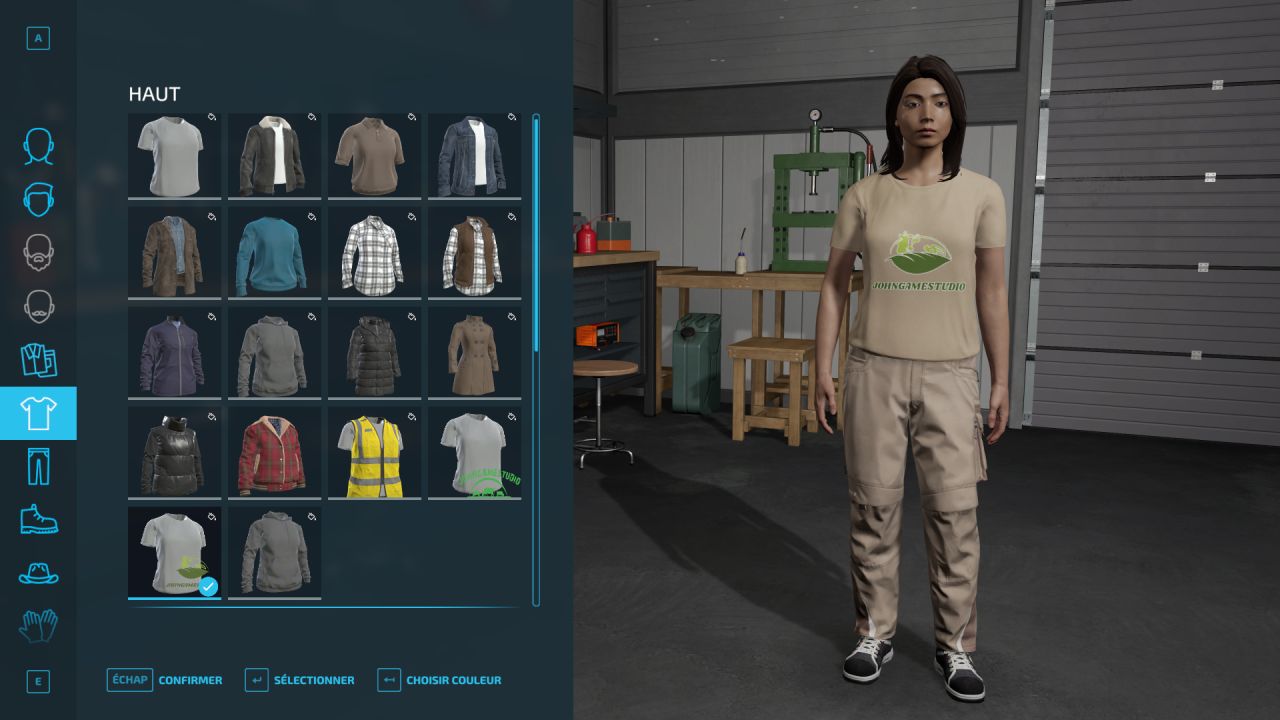
Task: Select the mustache category icon
Action: click(38, 307)
